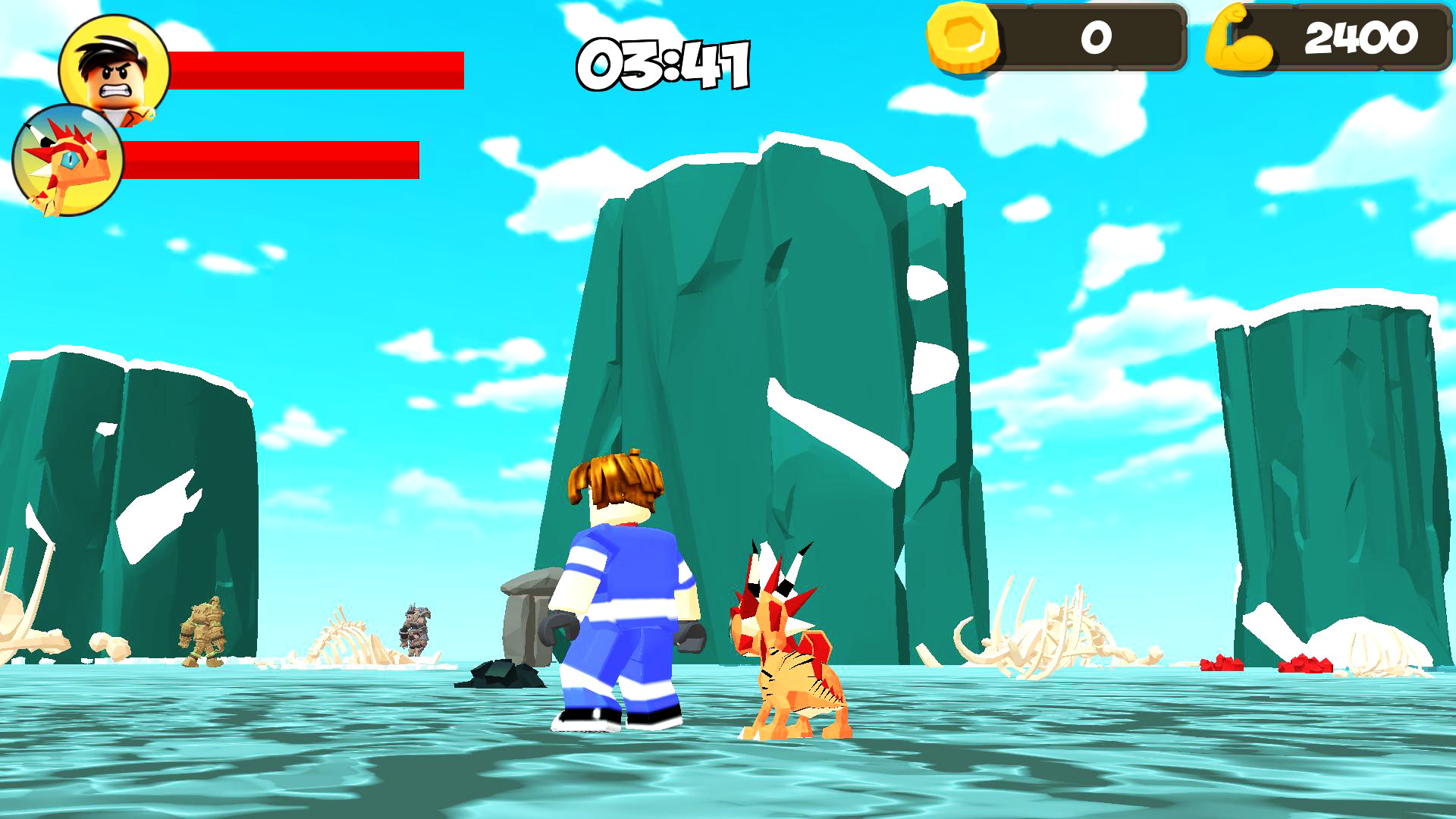Click the dragon's health bar
Image resolution: width=1456 pixels, height=819 pixels.
click(273, 159)
